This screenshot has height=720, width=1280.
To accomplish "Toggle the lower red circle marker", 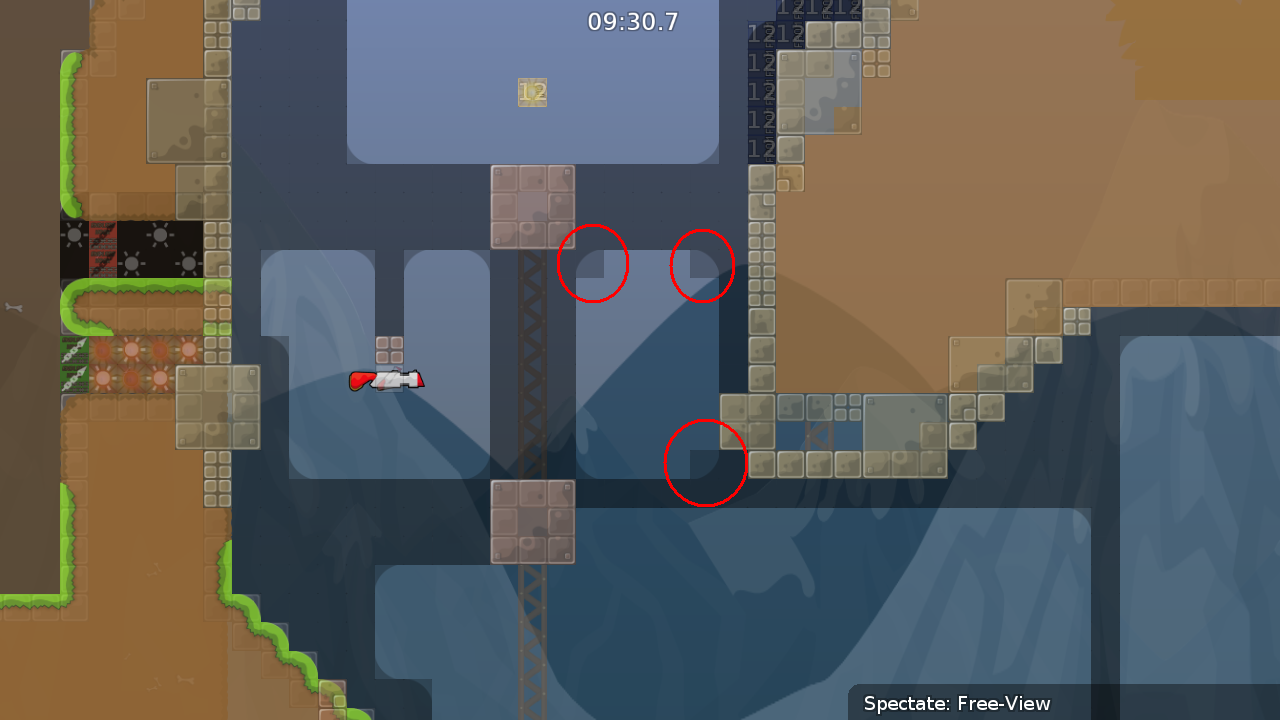I will pyautogui.click(x=706, y=464).
